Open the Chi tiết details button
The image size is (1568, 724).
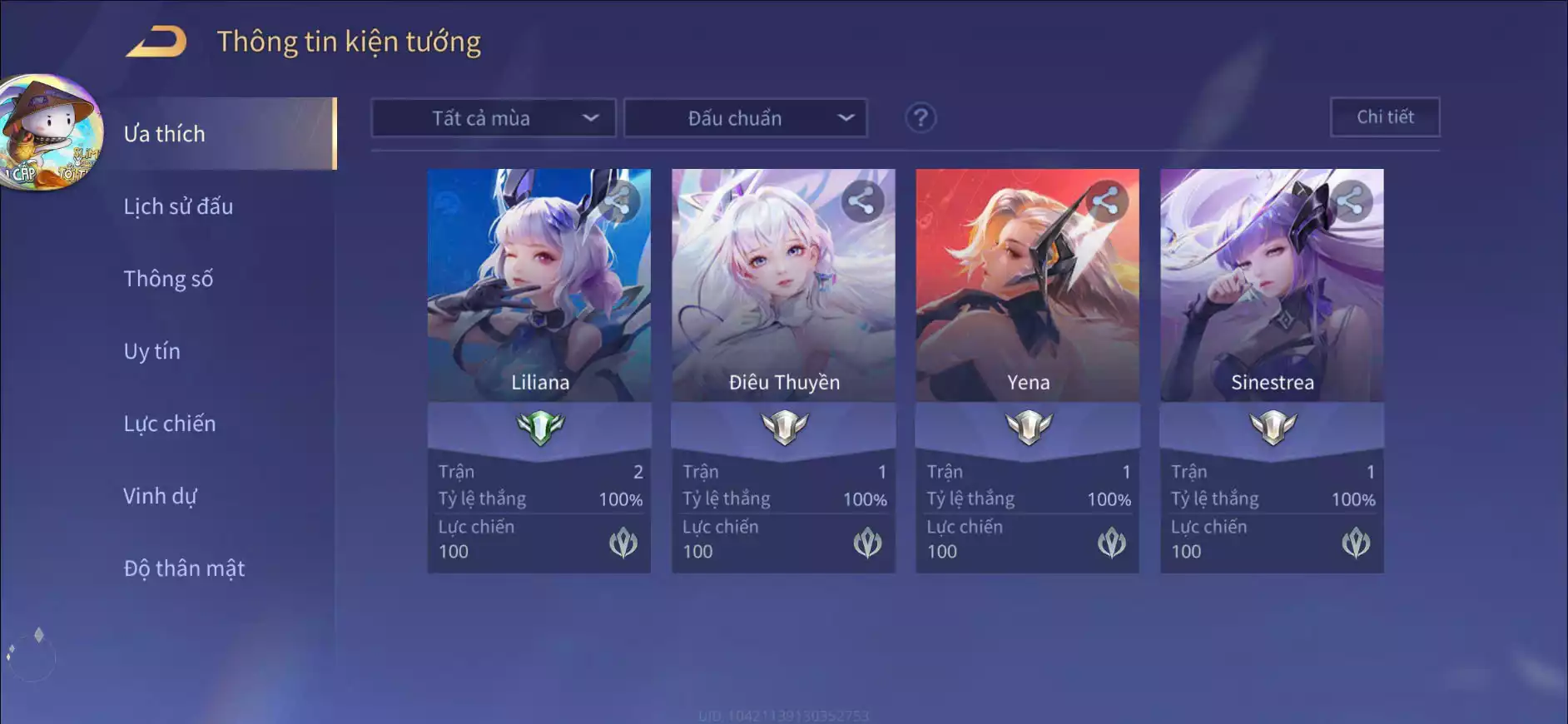(1385, 117)
